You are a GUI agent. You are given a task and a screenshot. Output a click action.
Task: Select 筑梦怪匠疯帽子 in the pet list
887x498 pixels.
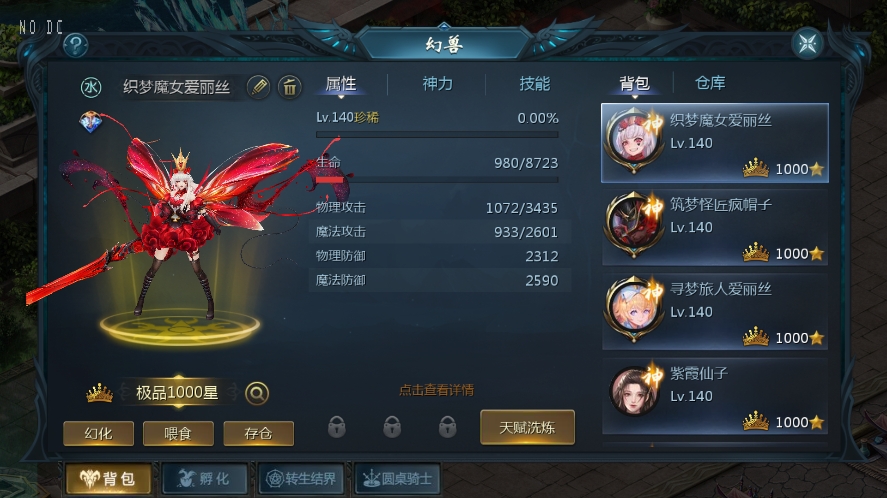coord(714,227)
